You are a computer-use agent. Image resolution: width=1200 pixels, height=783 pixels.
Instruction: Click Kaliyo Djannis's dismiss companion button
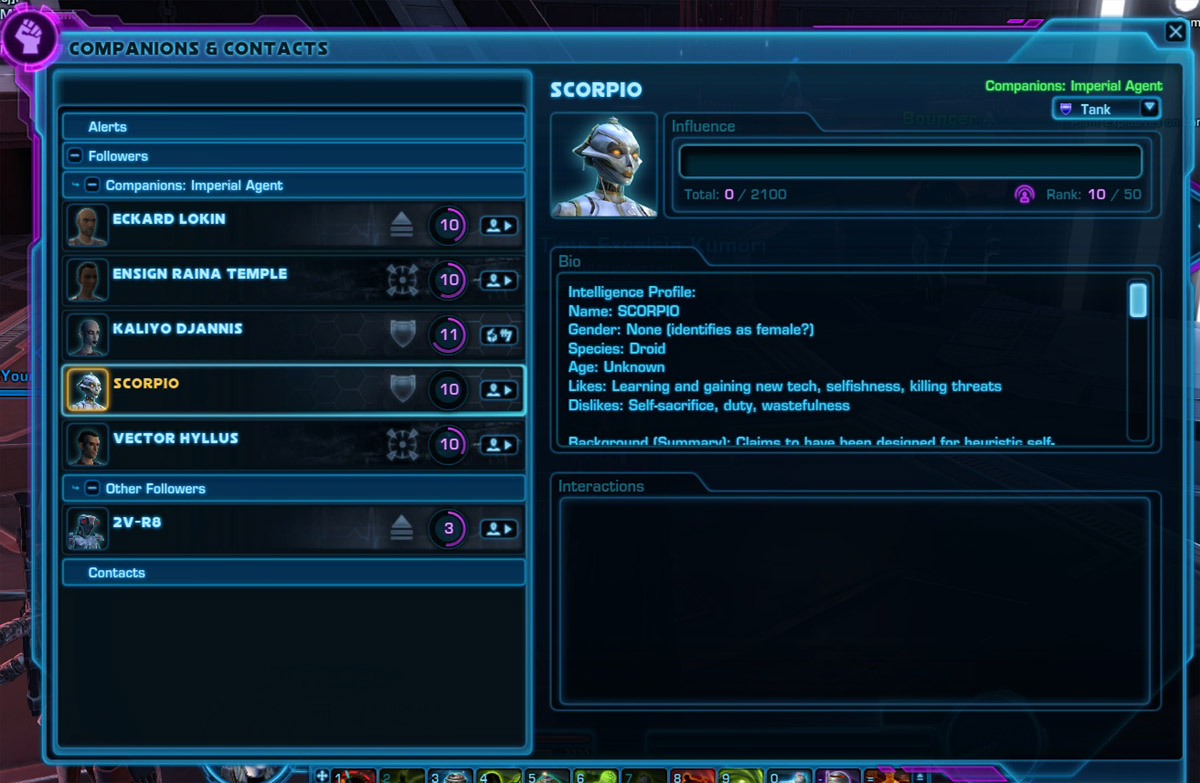(x=499, y=335)
